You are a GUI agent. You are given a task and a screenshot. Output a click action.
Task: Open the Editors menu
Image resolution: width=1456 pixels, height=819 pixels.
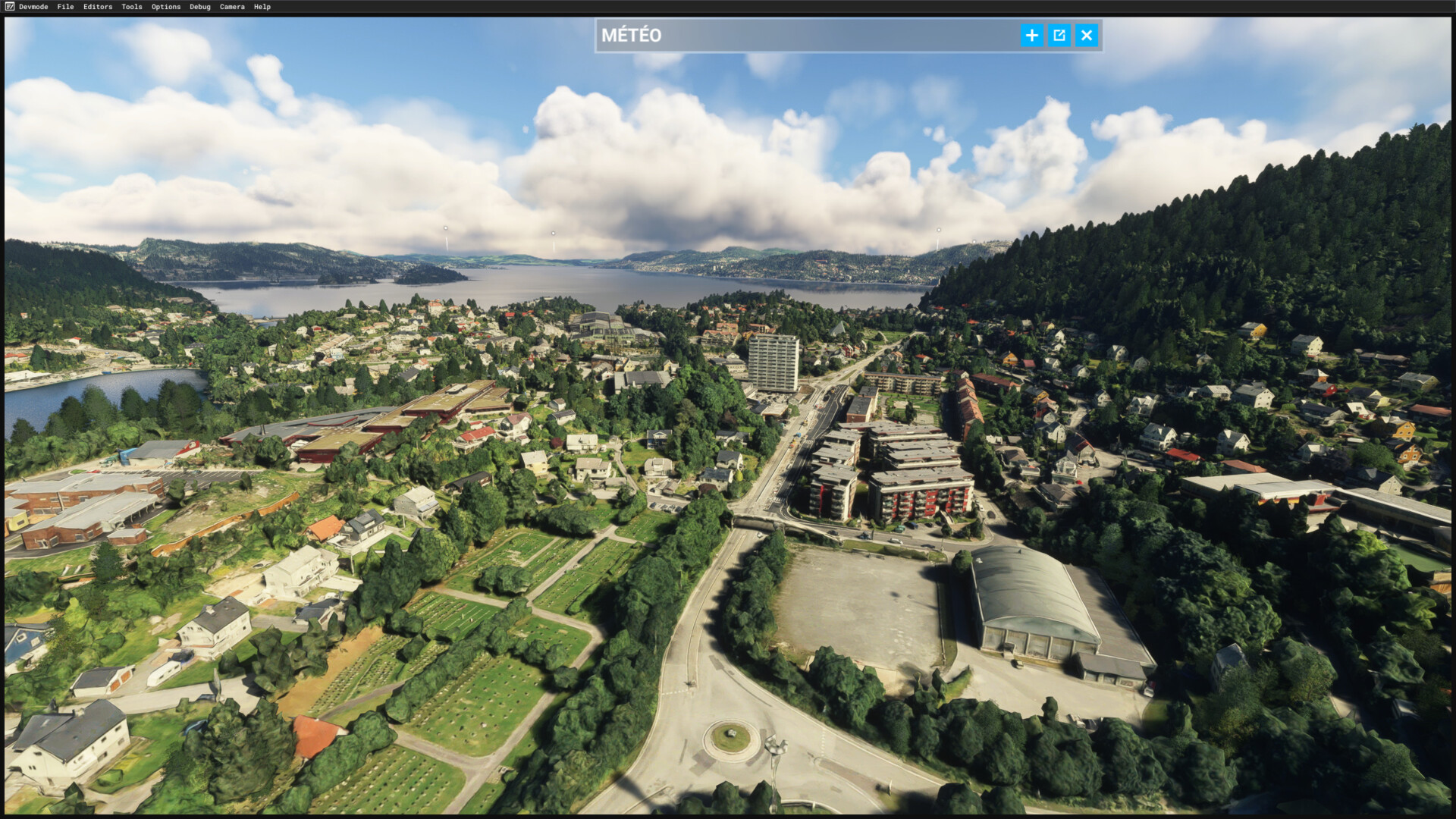pyautogui.click(x=98, y=7)
